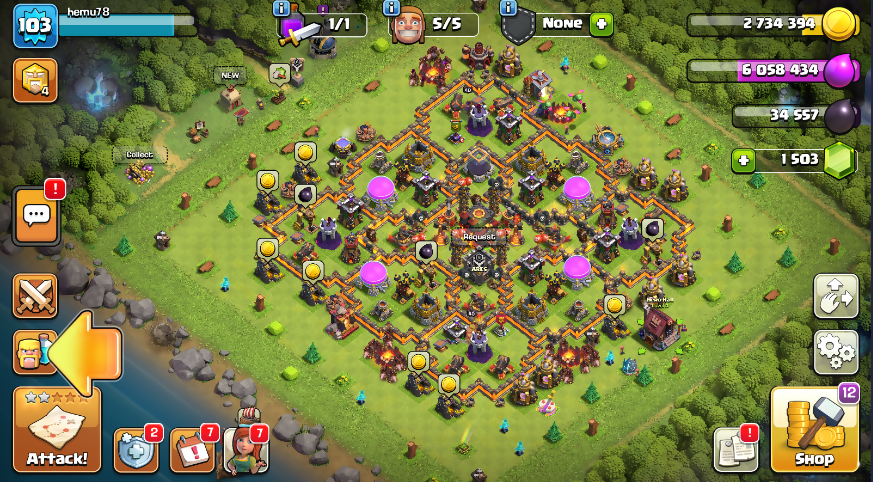Open the gold league badge below player level
Screen dimensions: 873x482
pyautogui.click(x=35, y=80)
